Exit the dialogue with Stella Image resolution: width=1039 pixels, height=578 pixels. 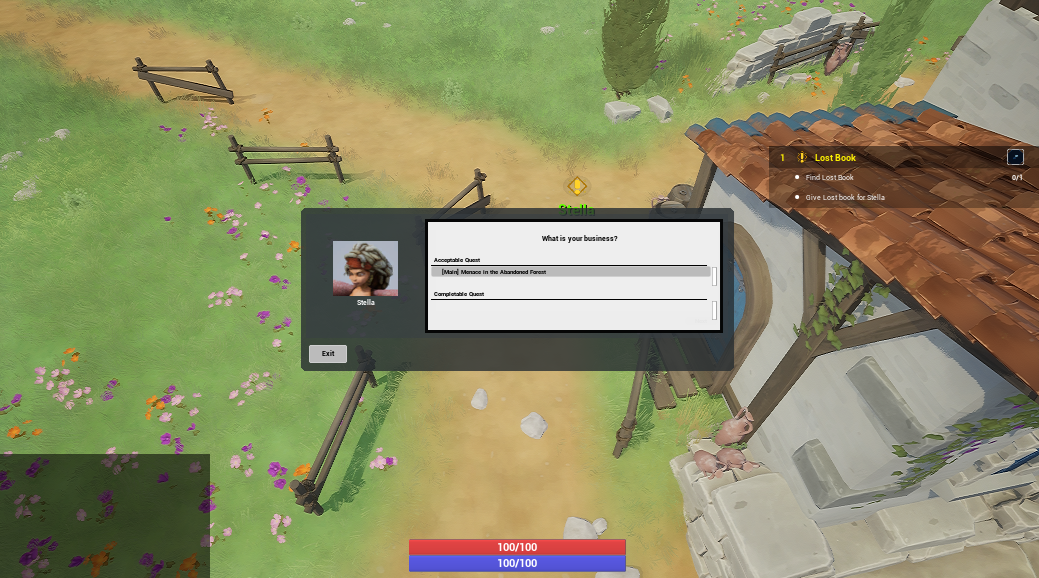[x=328, y=354]
